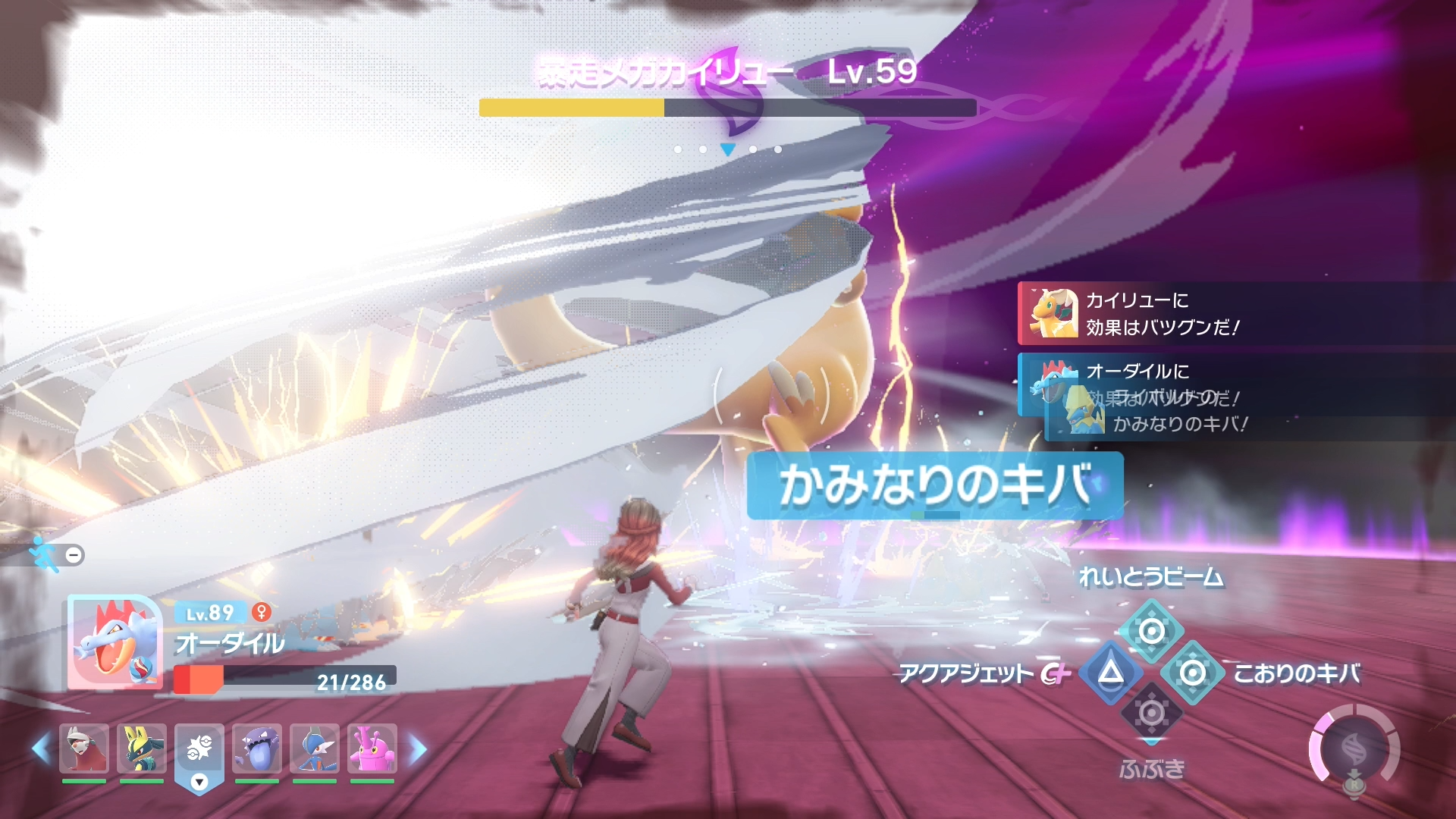Viewport: 1456px width, 819px height.
Task: Use the こおりのキバ move
Action: [1193, 673]
